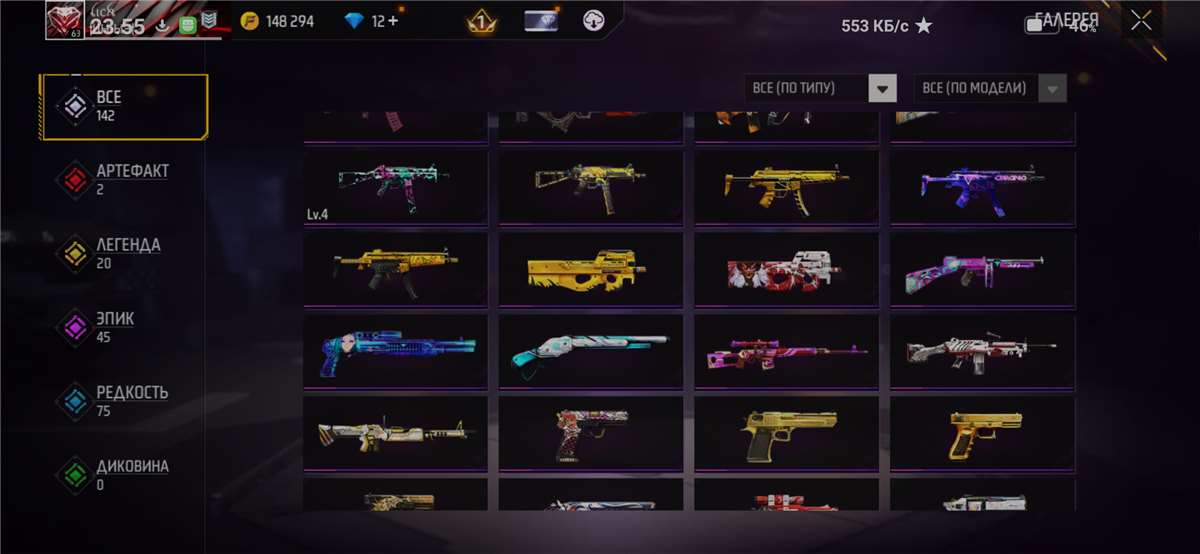Open the cloud download icon
The image size is (1200, 554).
point(594,21)
